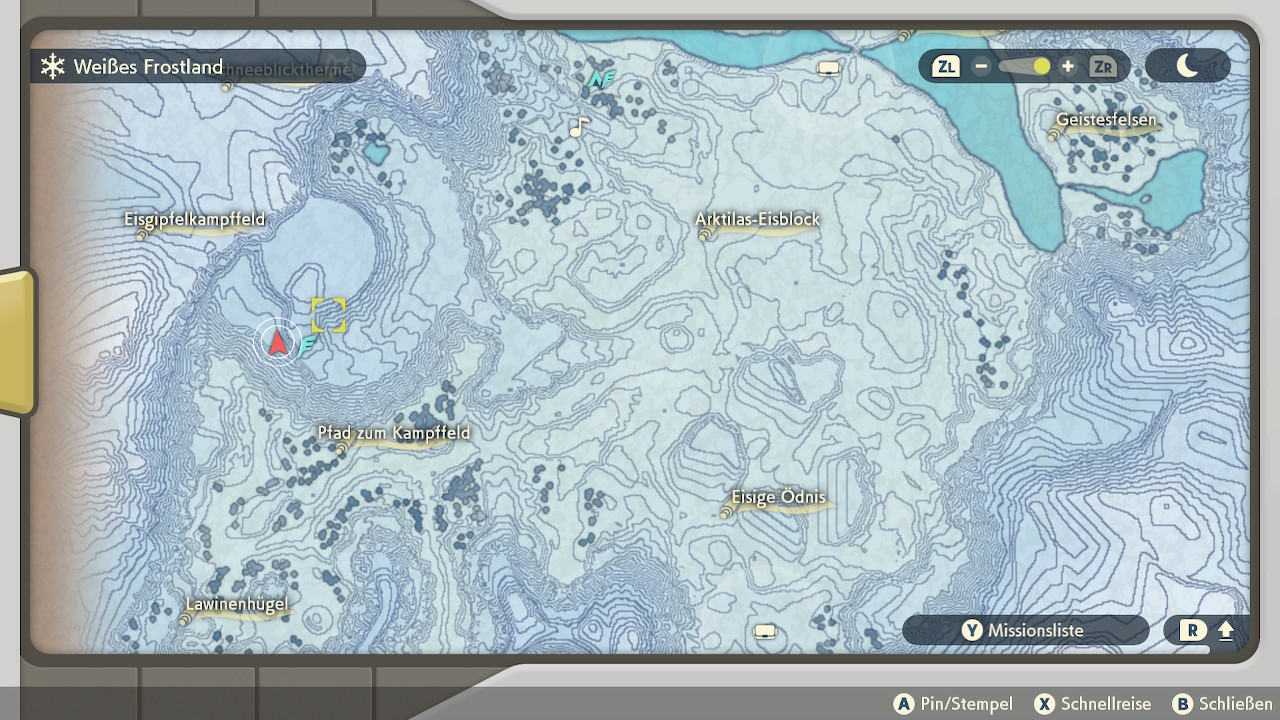Select the Lawinenhügel location label

237,604
